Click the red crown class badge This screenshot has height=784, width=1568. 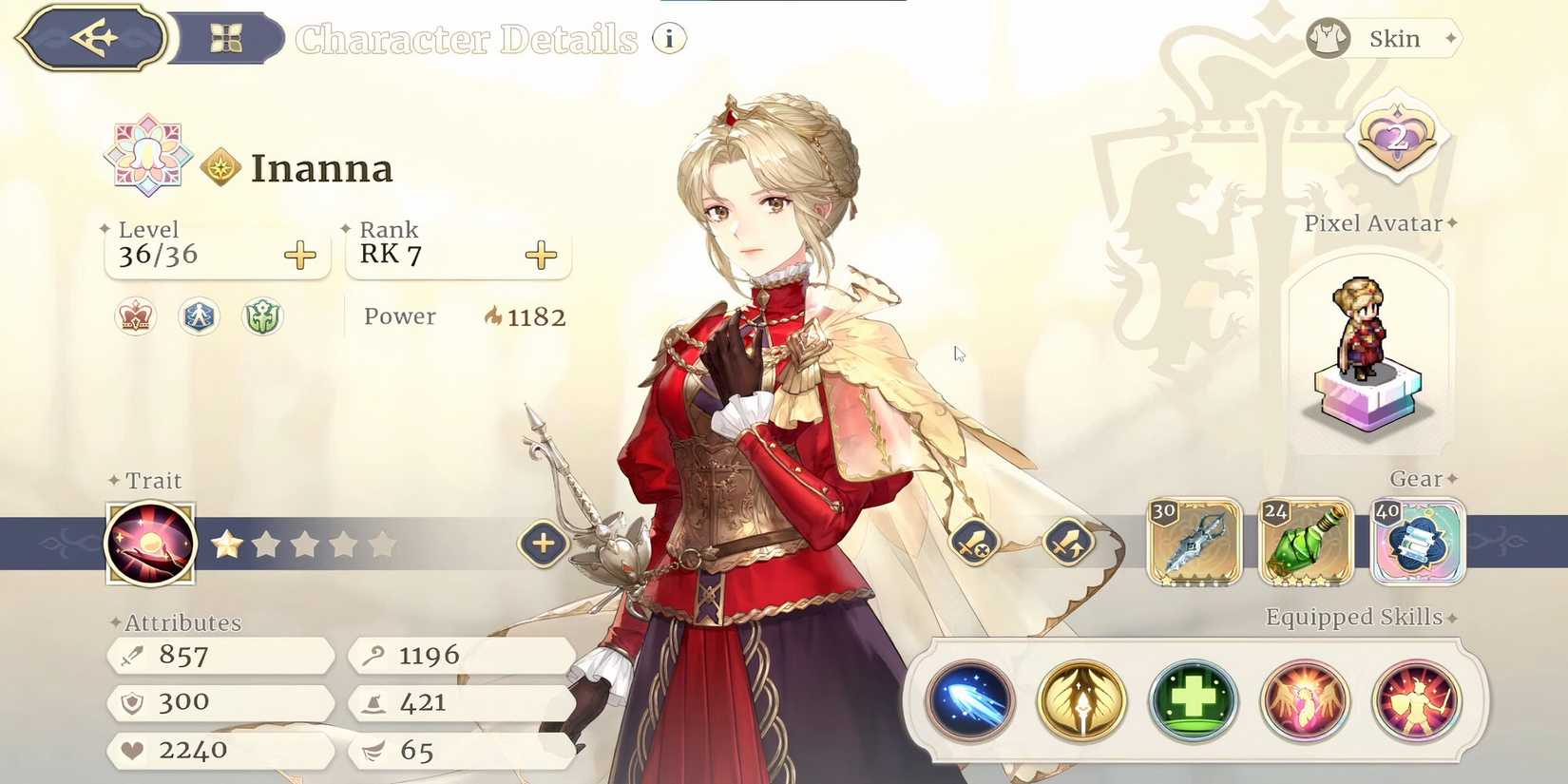point(135,316)
